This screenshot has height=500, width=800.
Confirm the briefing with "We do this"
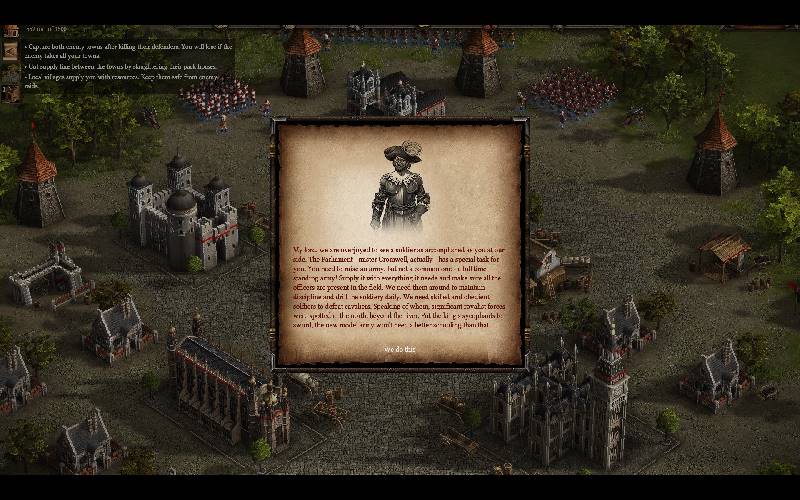pyautogui.click(x=400, y=349)
